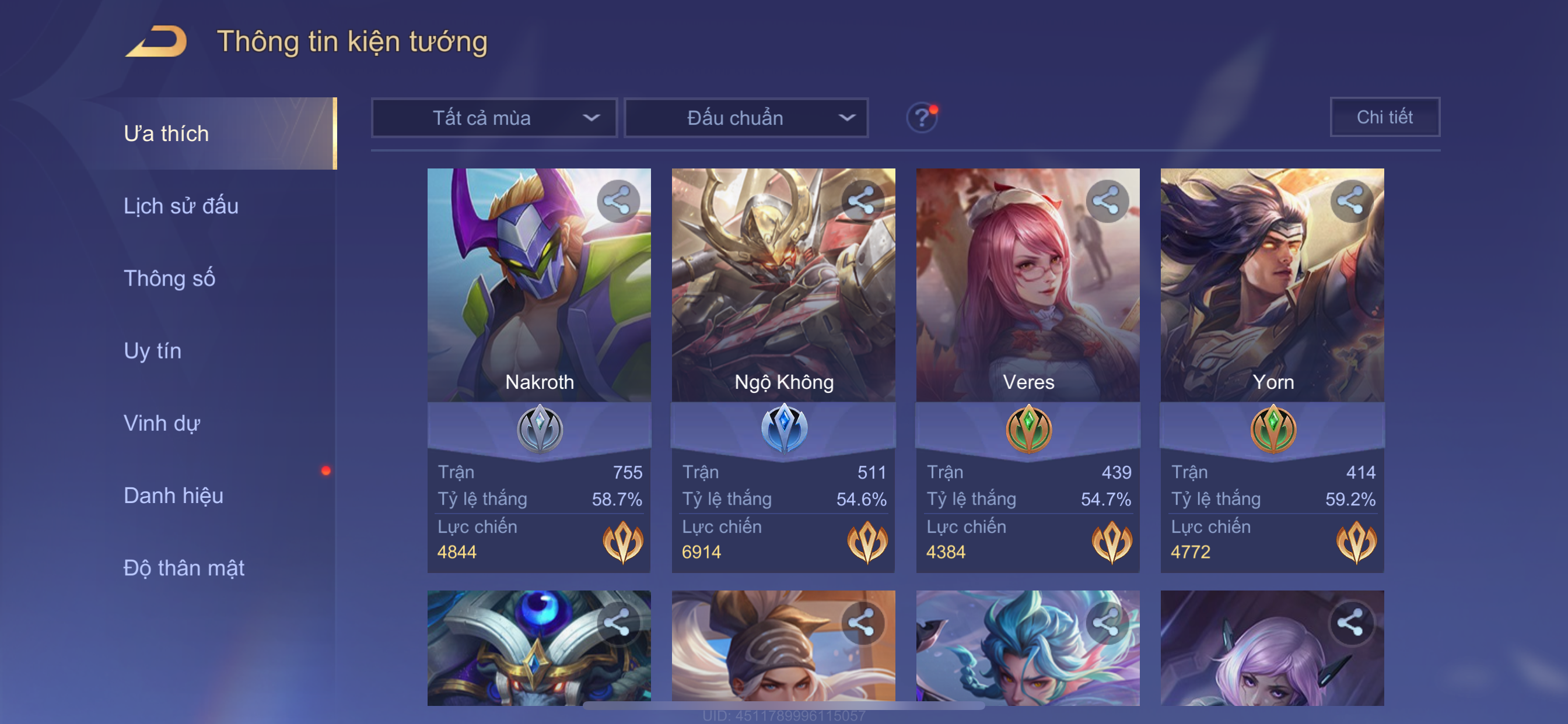Image resolution: width=1568 pixels, height=724 pixels.
Task: Select the Ưa thích tab
Action: coord(166,133)
